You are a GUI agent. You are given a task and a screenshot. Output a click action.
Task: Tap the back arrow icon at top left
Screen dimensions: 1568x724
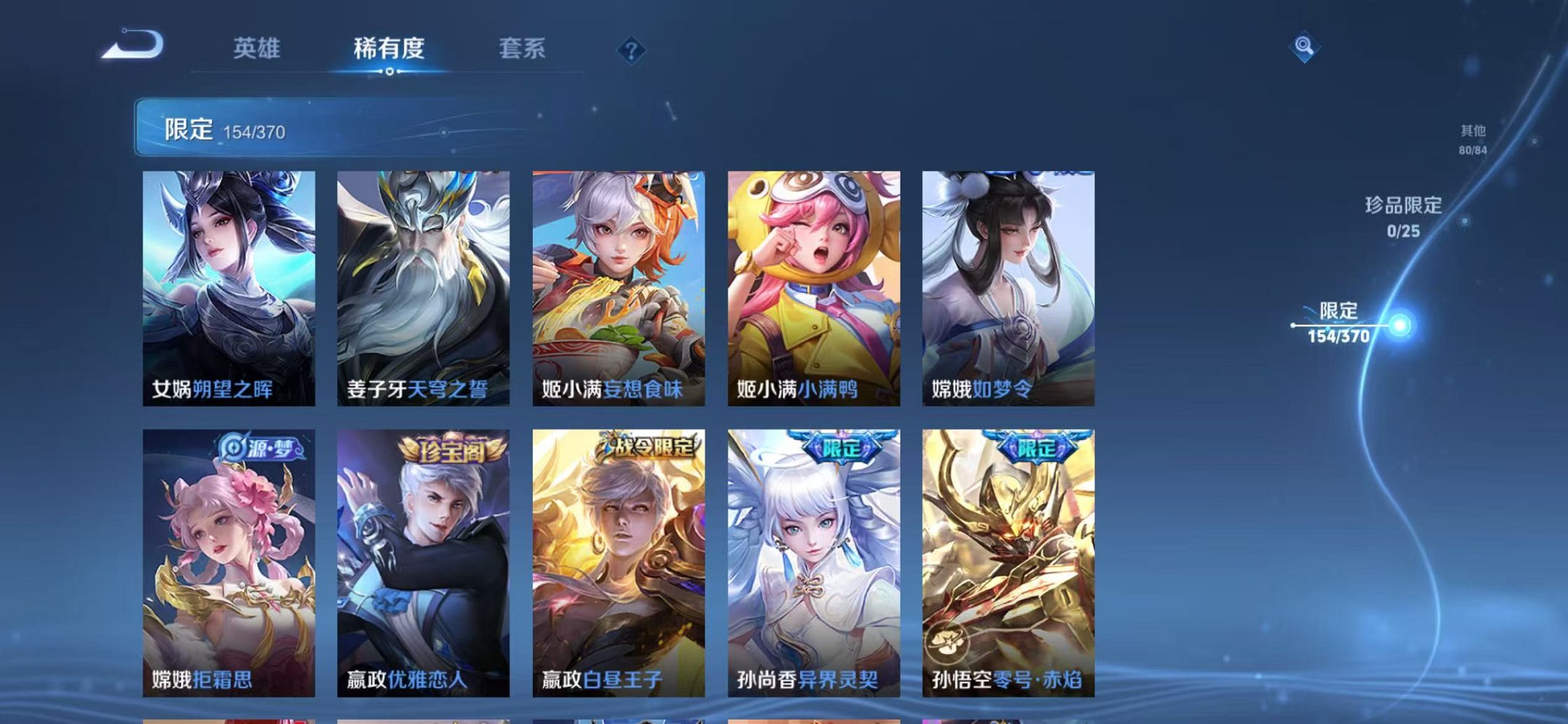(131, 46)
